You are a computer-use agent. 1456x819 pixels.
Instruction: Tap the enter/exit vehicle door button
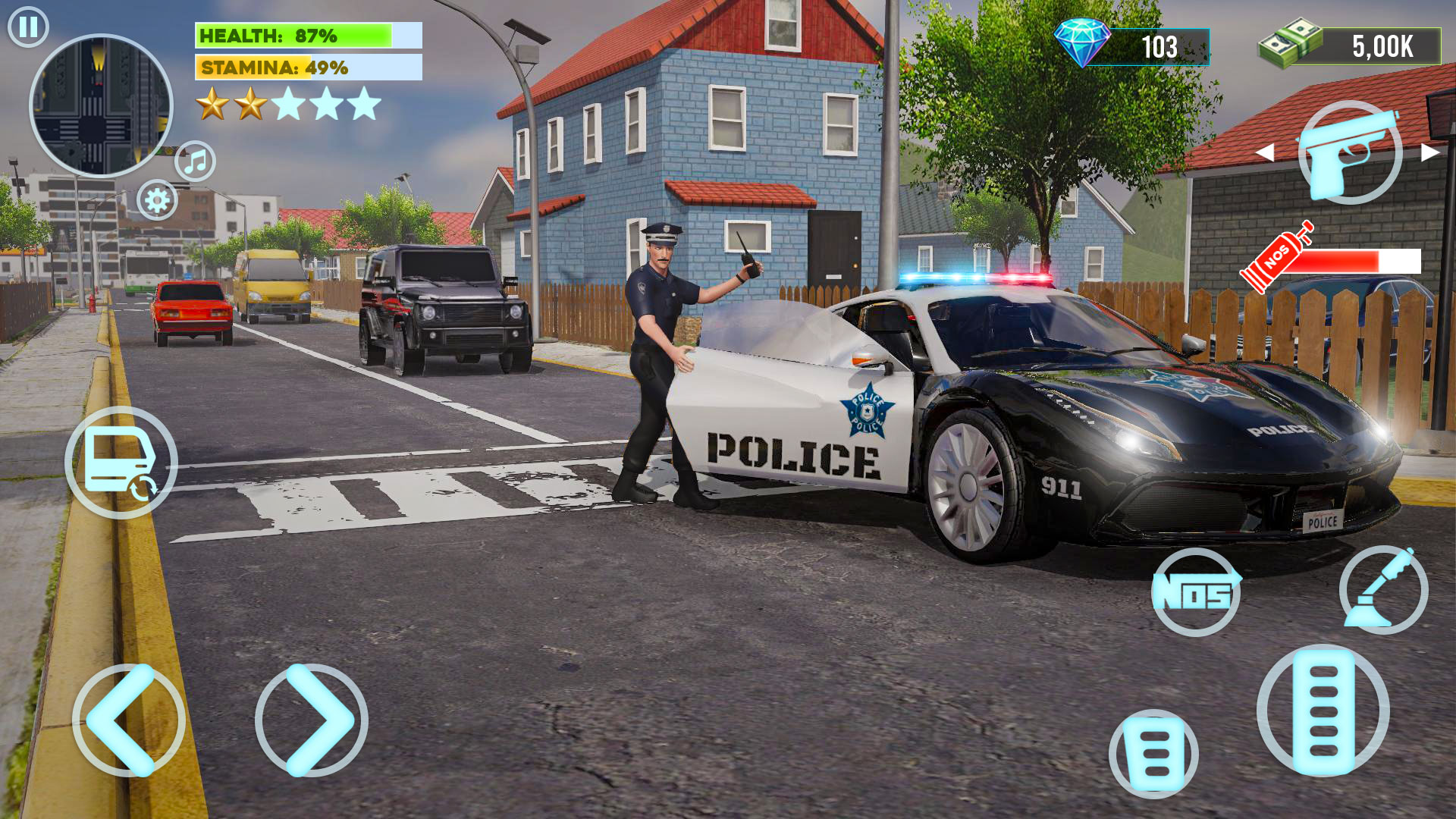(121, 463)
